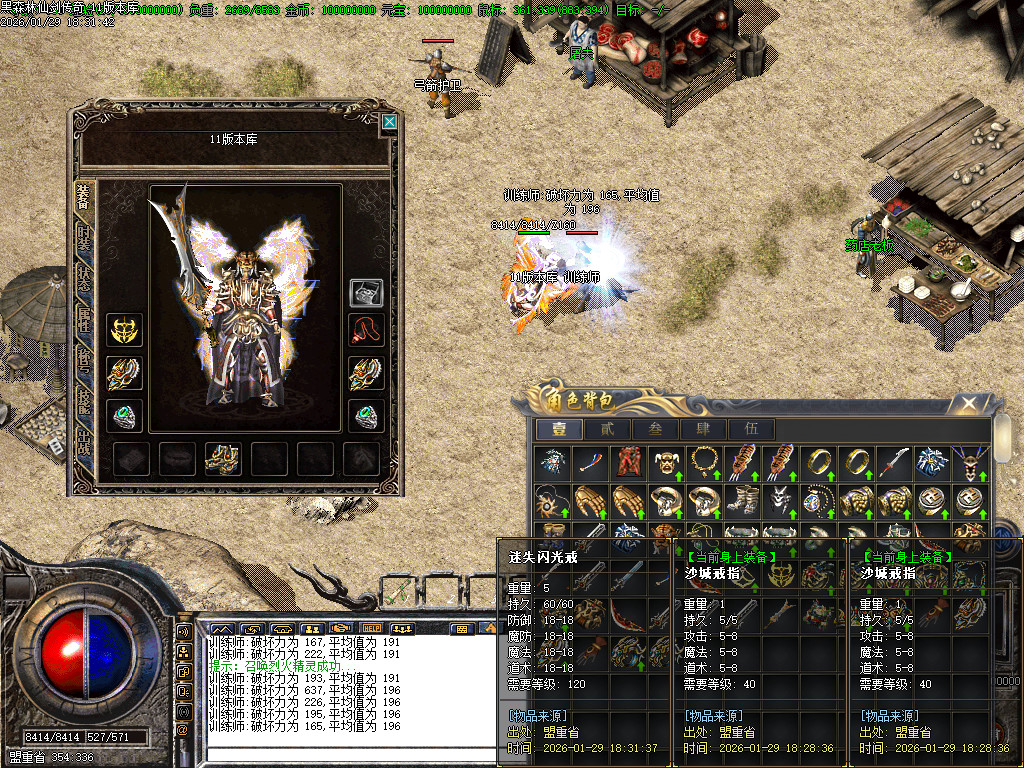The width and height of the screenshot is (1024, 768).
Task: Choose inventory page 伍
Action: tap(752, 430)
